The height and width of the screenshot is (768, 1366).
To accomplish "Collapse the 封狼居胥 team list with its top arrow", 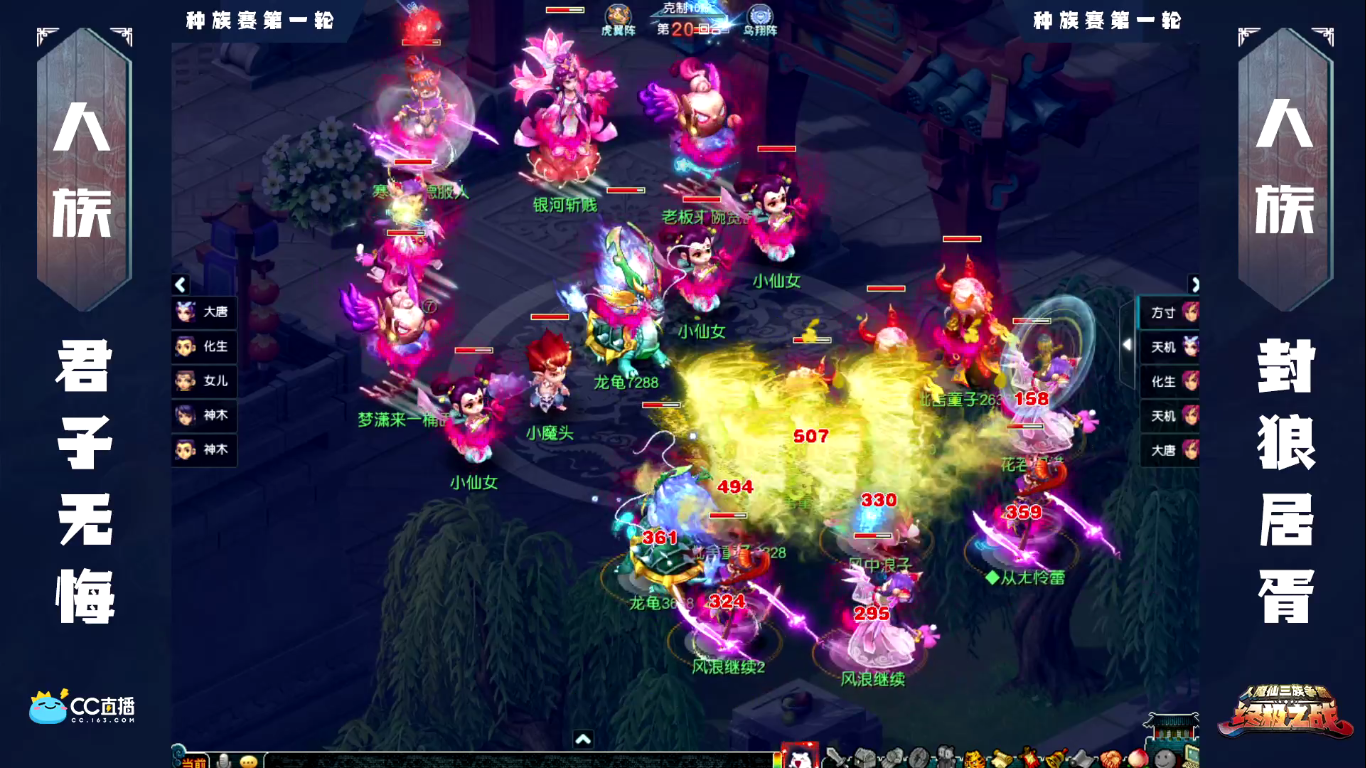I will 1193,285.
